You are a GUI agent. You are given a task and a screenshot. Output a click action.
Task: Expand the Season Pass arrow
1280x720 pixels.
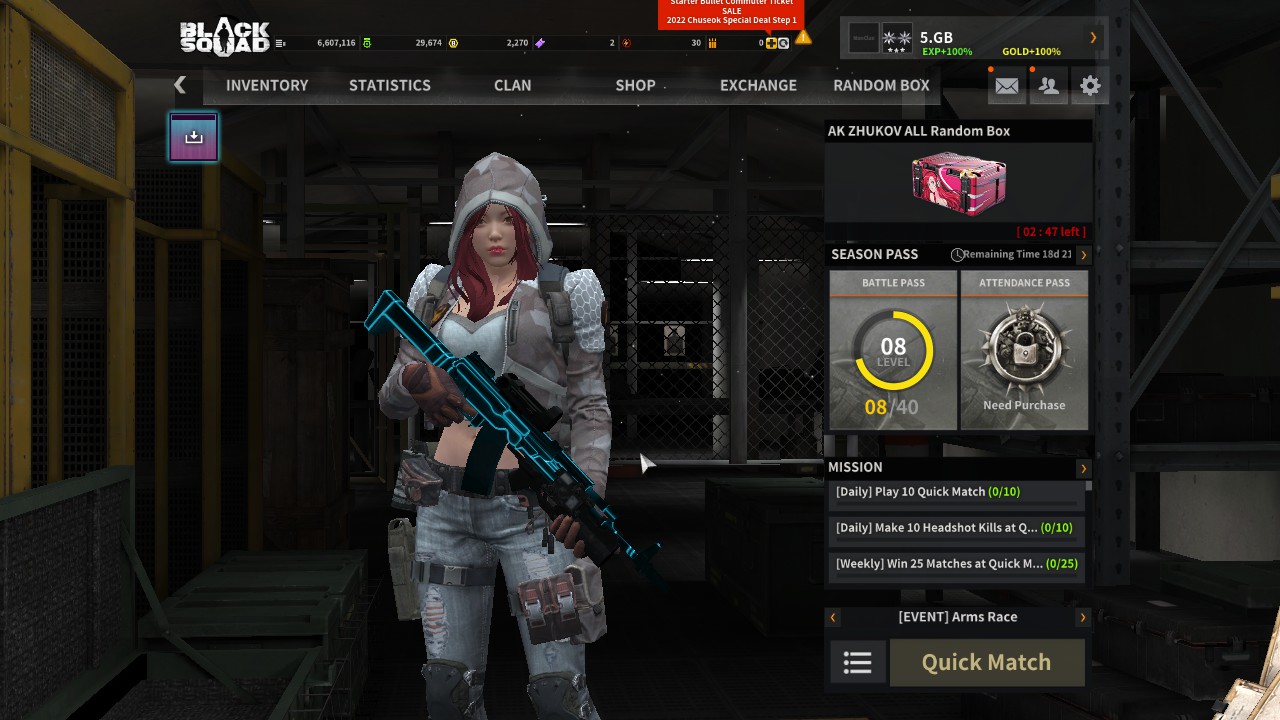[1083, 255]
